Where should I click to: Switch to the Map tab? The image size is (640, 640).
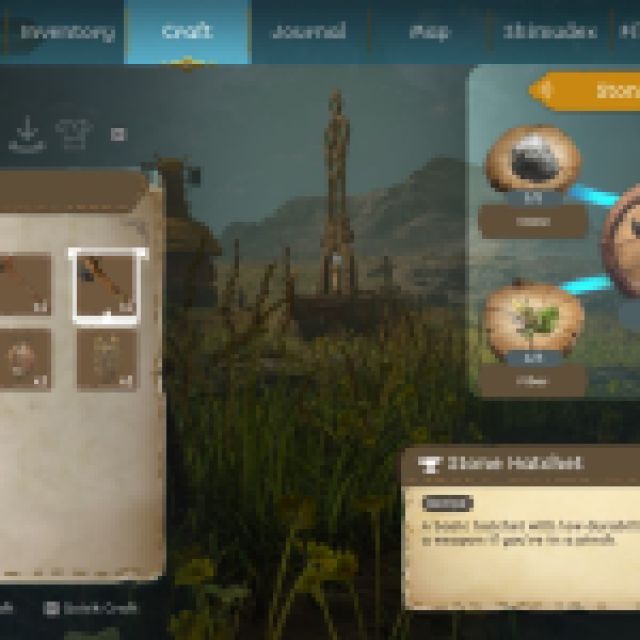point(429,31)
